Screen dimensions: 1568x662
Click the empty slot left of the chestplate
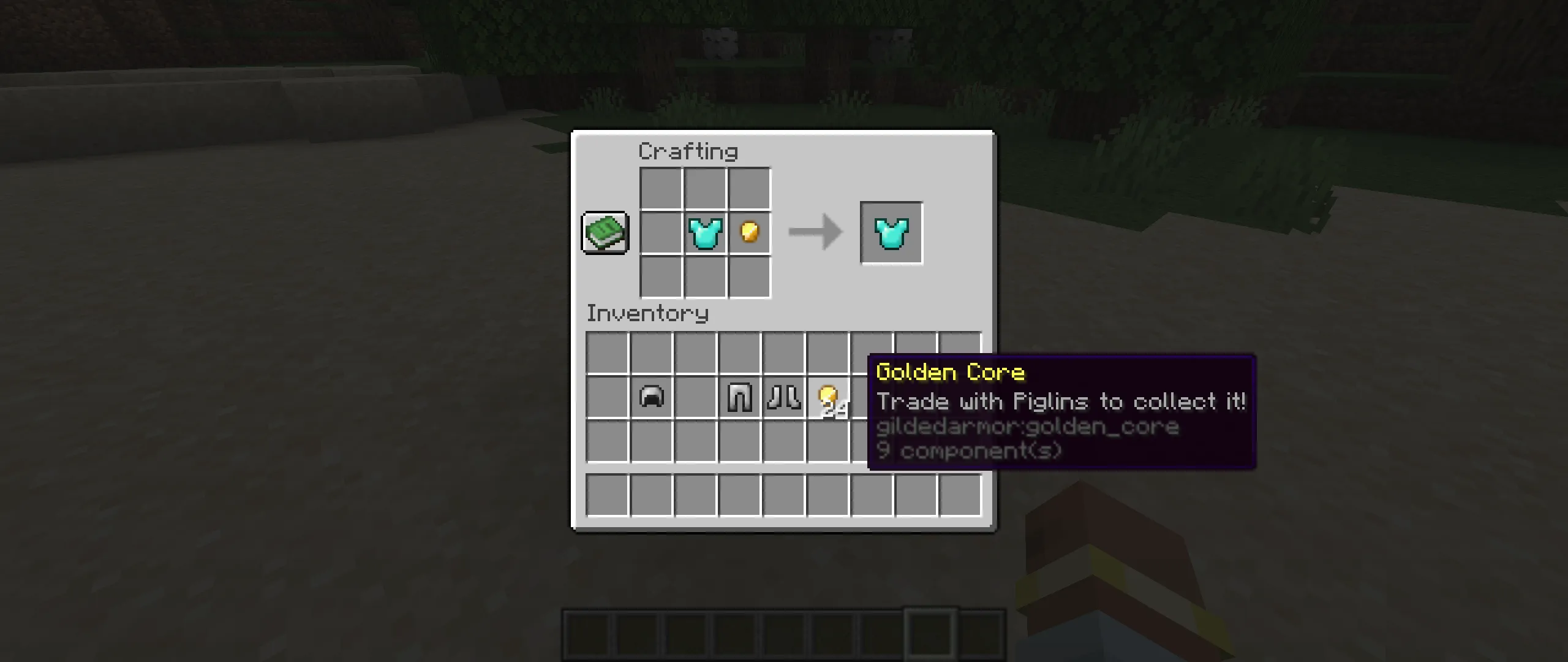[661, 233]
